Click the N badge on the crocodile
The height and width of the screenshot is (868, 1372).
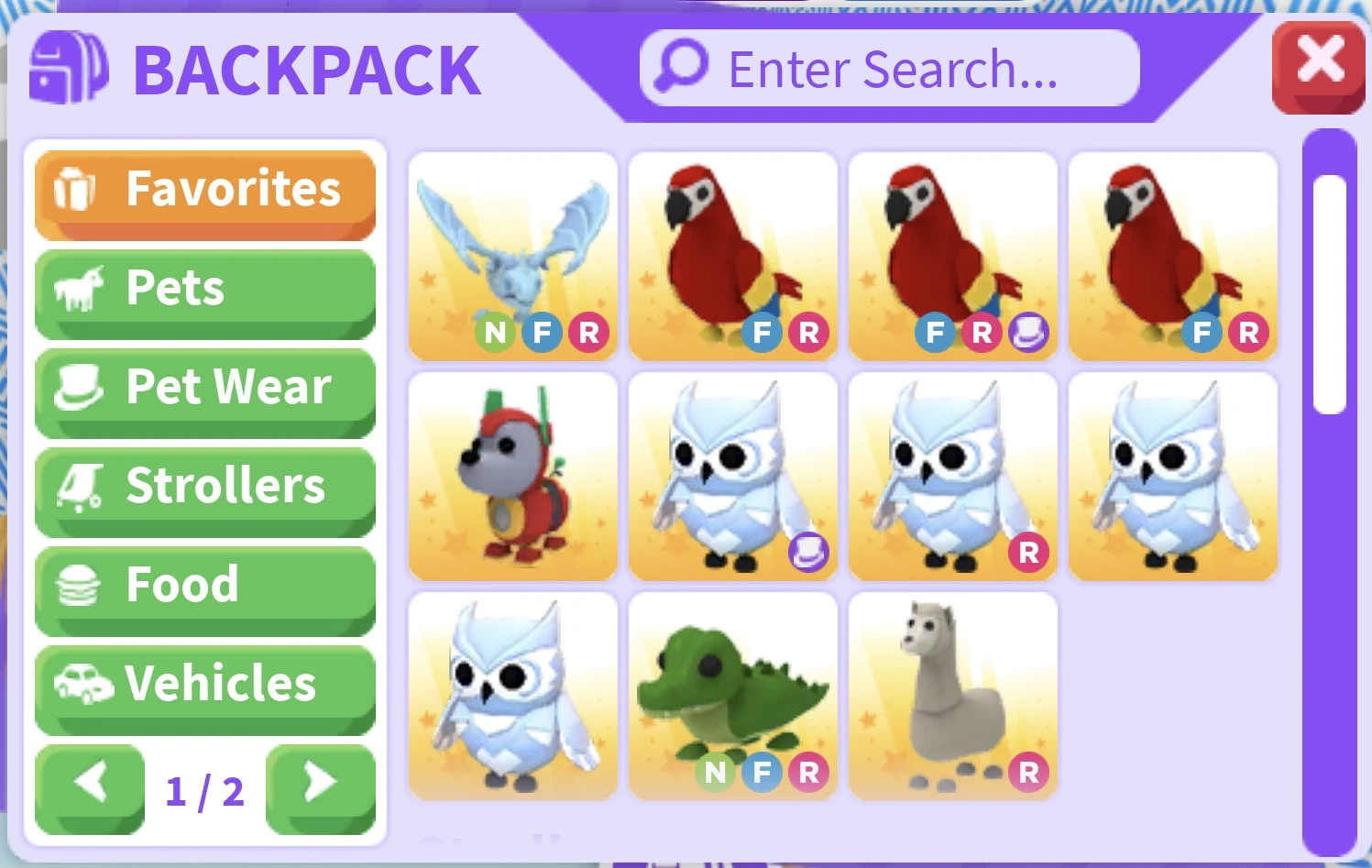(716, 773)
